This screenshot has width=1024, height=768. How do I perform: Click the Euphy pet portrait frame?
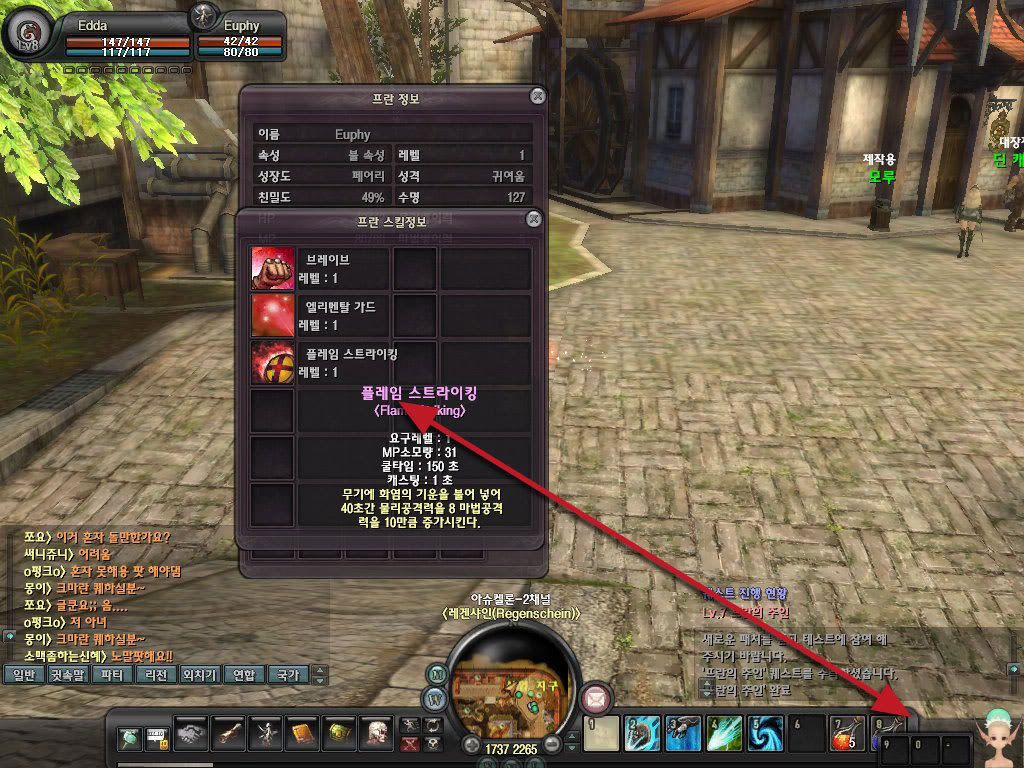point(206,16)
